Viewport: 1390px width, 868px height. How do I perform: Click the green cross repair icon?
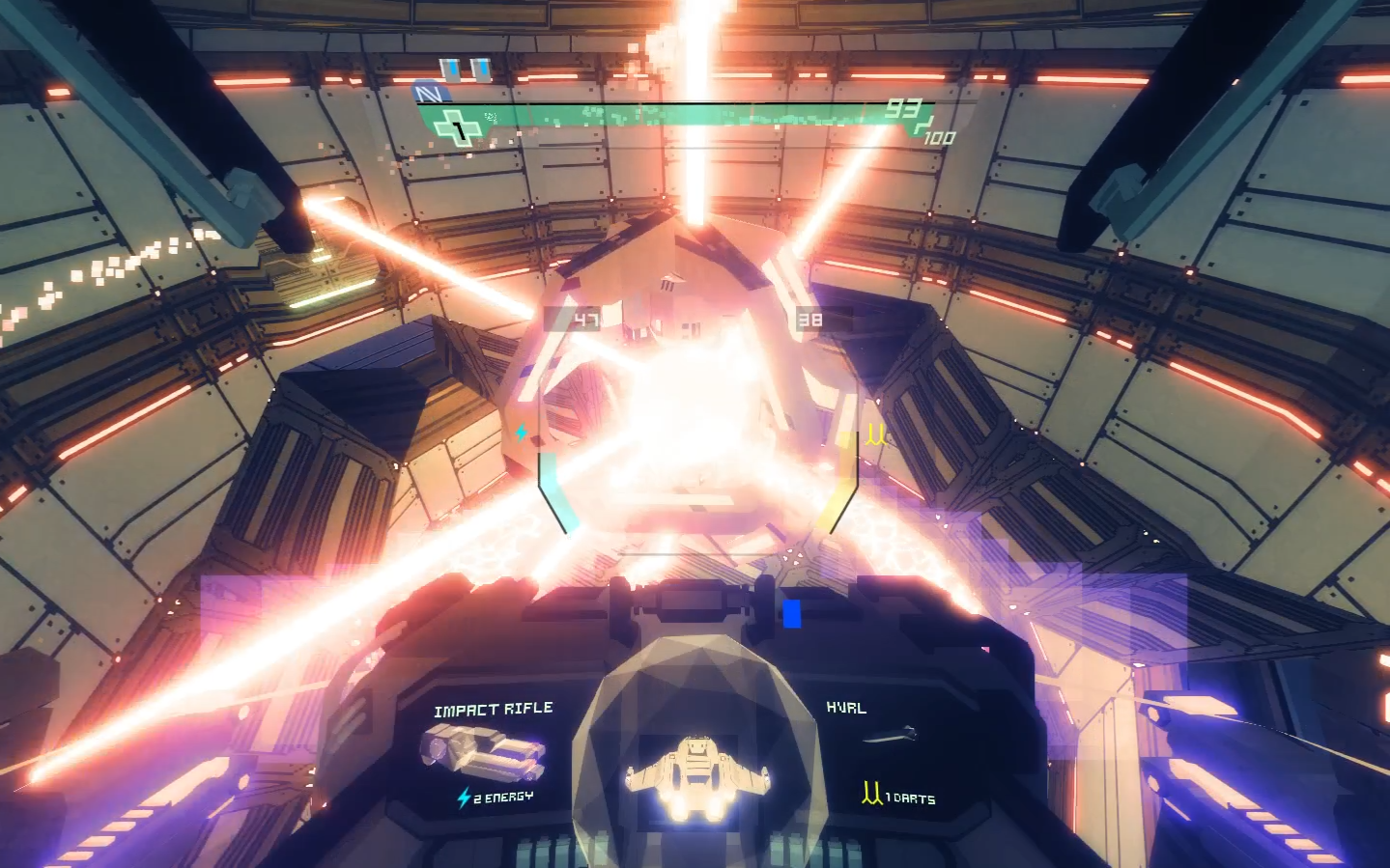coord(457,127)
